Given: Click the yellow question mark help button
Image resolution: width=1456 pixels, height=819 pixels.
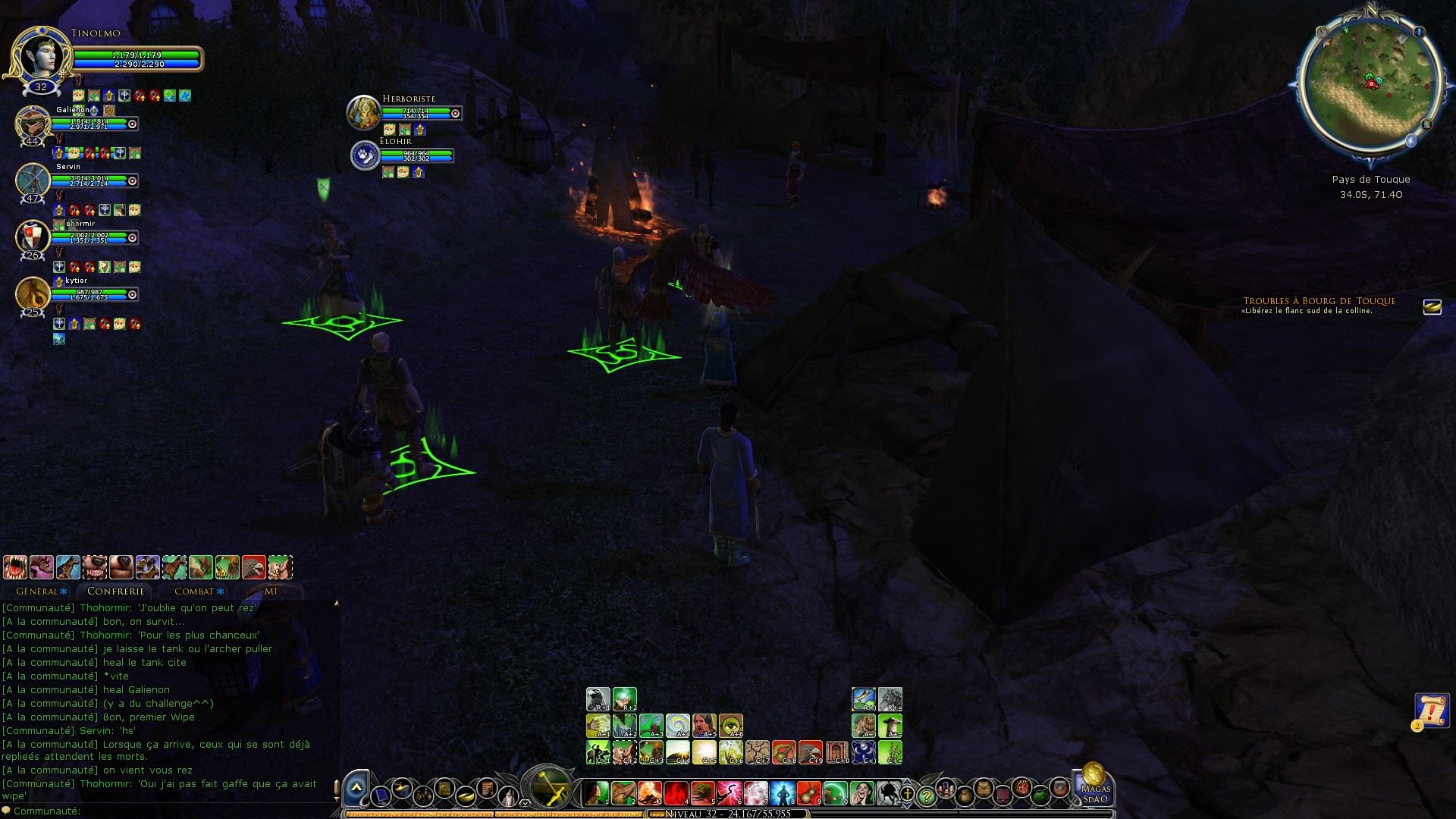Looking at the screenshot, I should point(925,795).
